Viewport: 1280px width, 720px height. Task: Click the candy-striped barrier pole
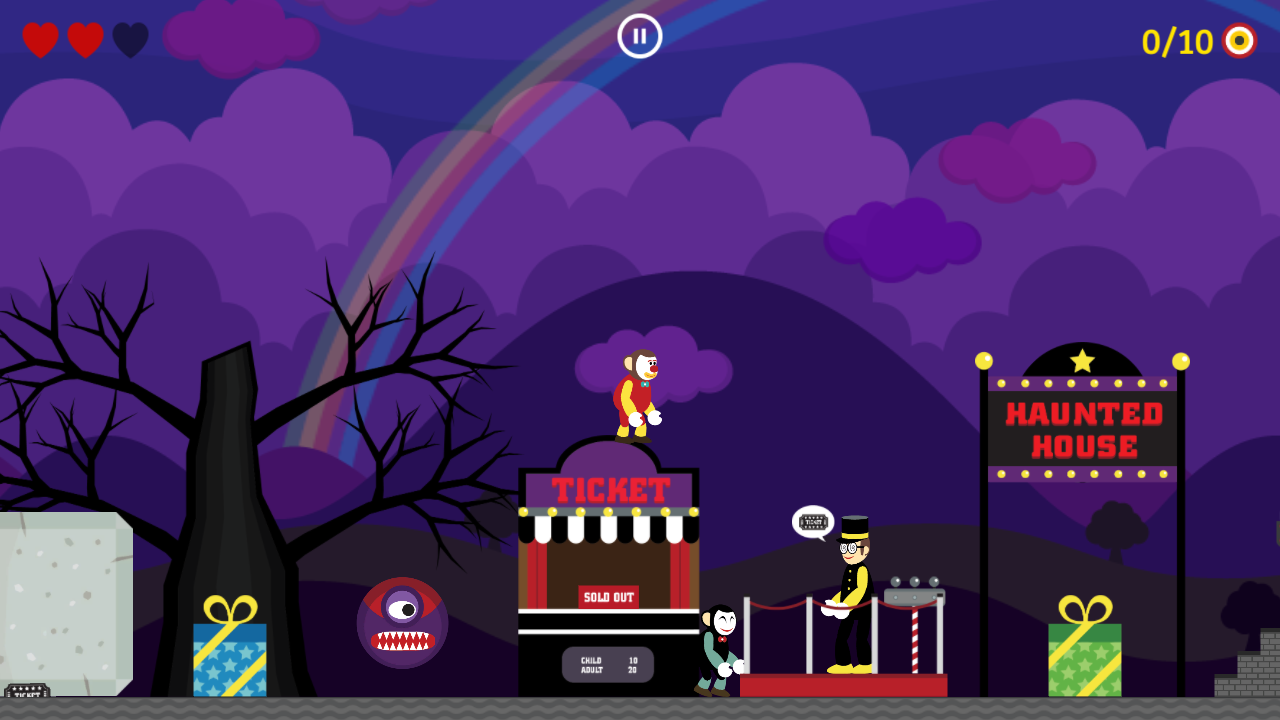click(916, 640)
